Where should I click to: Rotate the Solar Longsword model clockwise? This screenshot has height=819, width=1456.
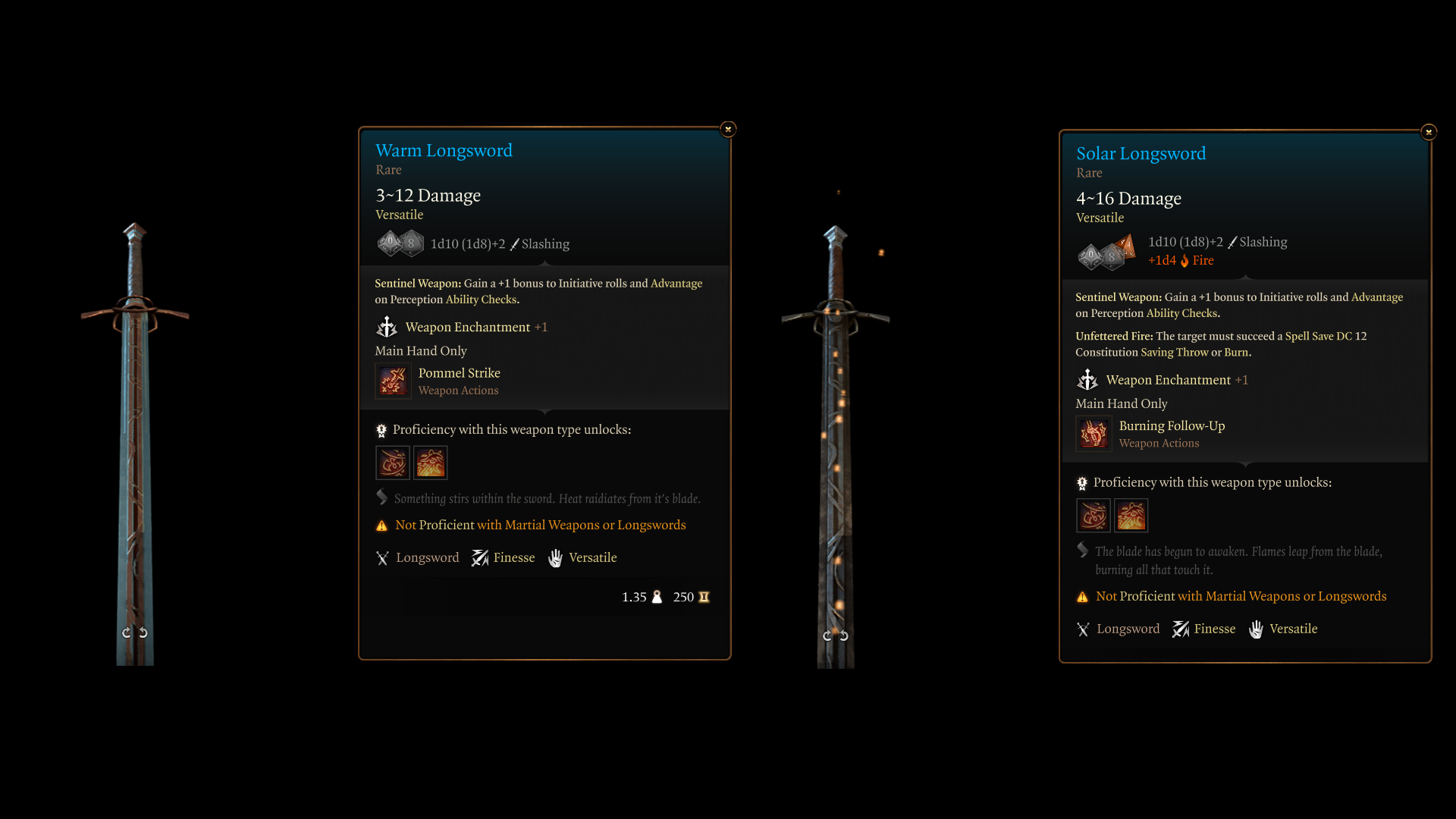[844, 635]
